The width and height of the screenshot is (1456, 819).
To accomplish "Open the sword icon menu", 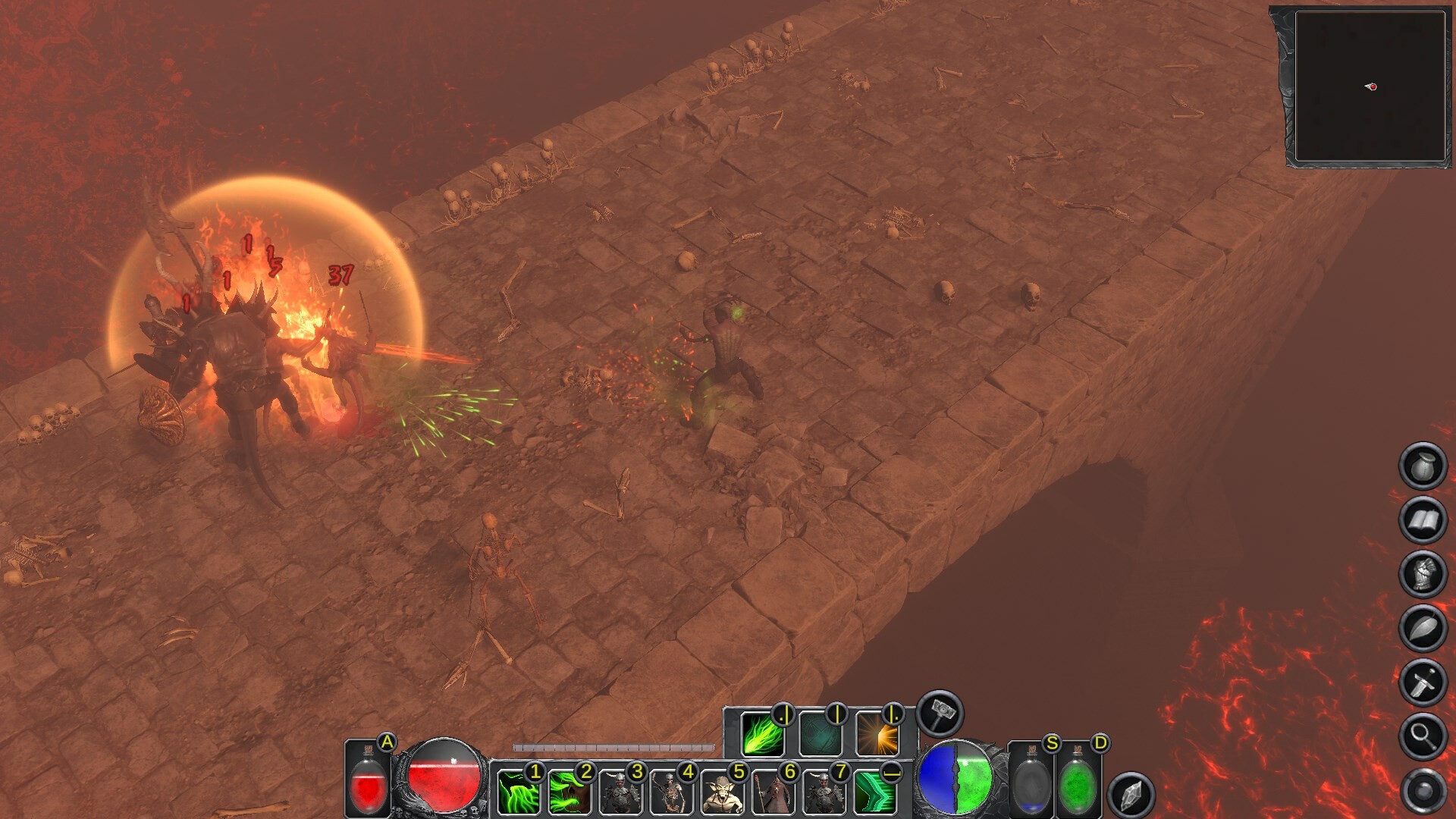I will tap(1423, 682).
